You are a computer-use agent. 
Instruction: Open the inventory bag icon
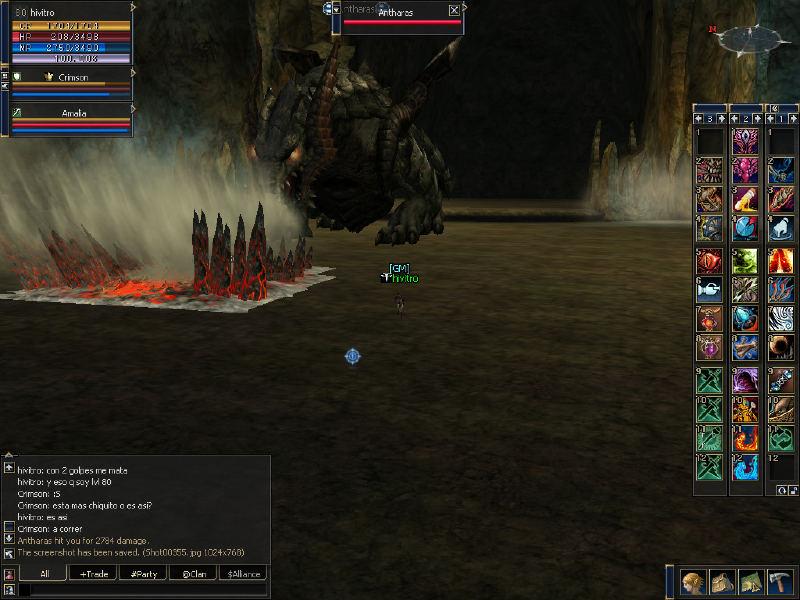(x=723, y=581)
